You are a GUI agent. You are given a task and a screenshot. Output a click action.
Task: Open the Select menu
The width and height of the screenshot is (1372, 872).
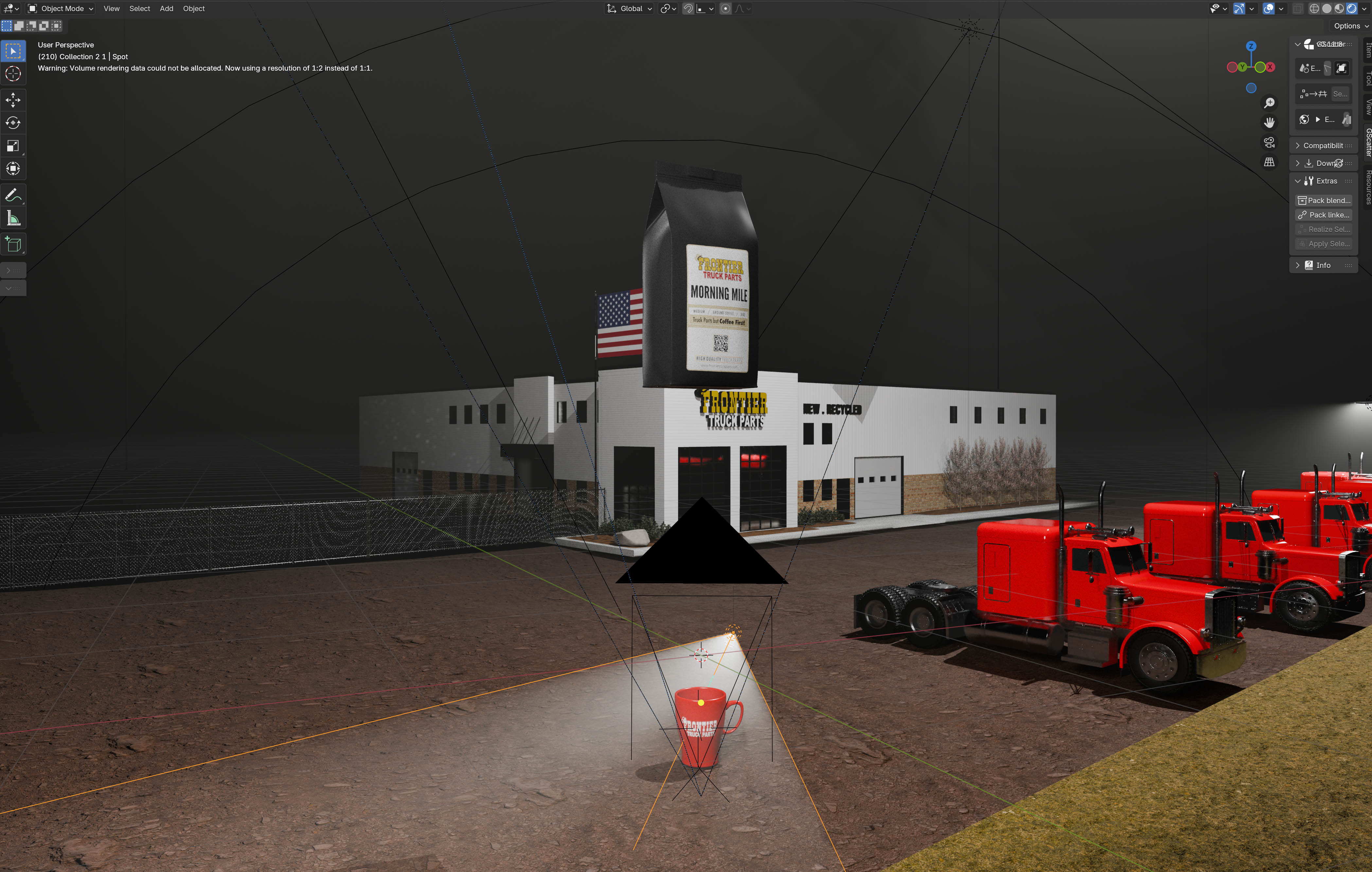pos(140,9)
